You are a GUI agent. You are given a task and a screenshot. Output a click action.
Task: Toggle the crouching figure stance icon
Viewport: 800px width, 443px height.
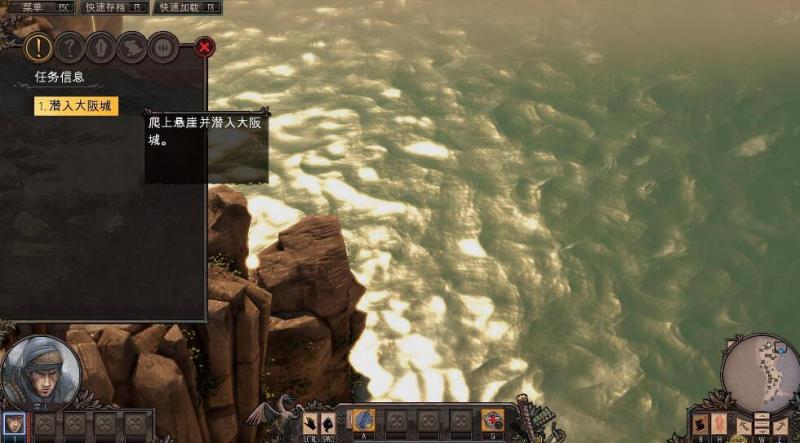(328, 422)
